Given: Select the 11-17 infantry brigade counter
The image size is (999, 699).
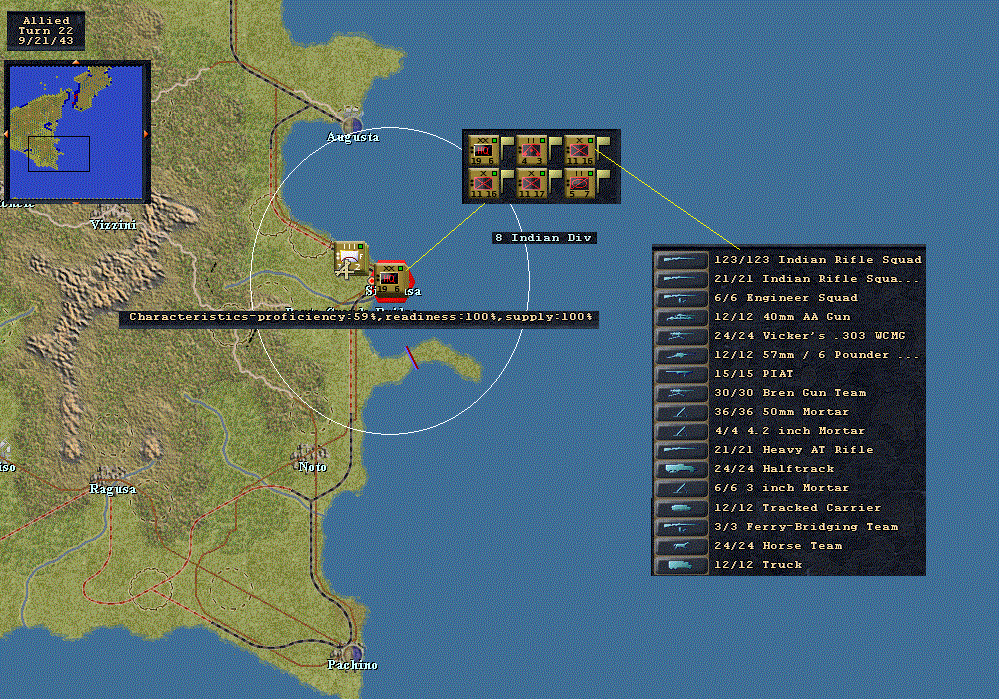Looking at the screenshot, I should pyautogui.click(x=533, y=184).
